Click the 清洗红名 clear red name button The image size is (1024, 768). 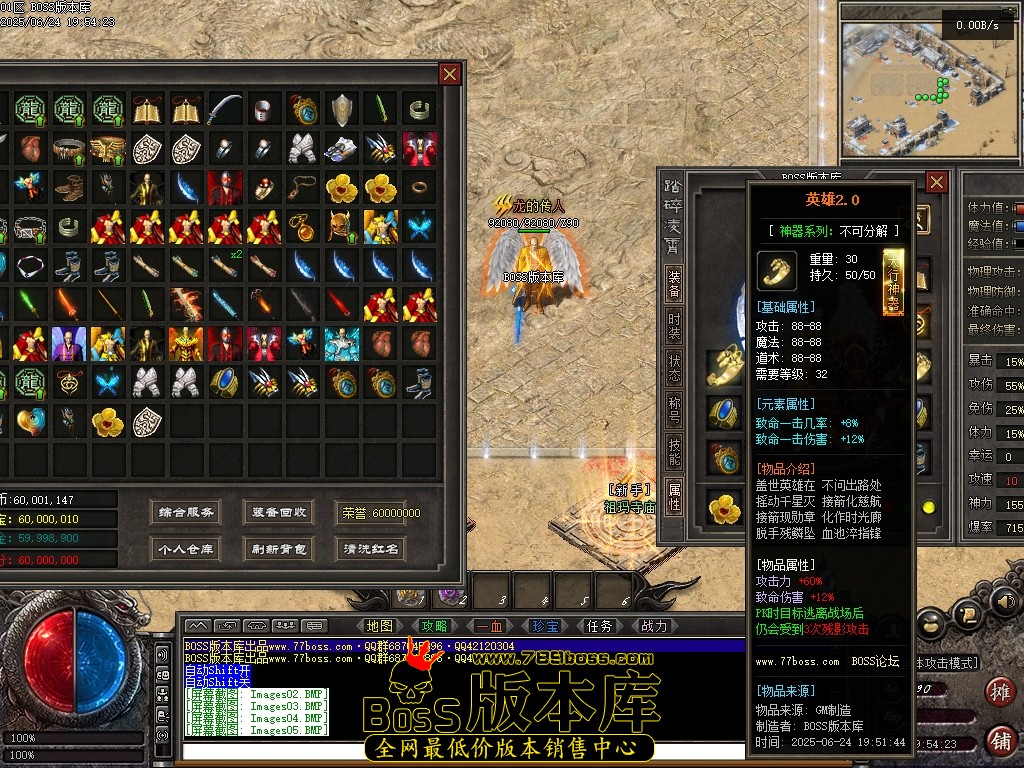click(371, 549)
